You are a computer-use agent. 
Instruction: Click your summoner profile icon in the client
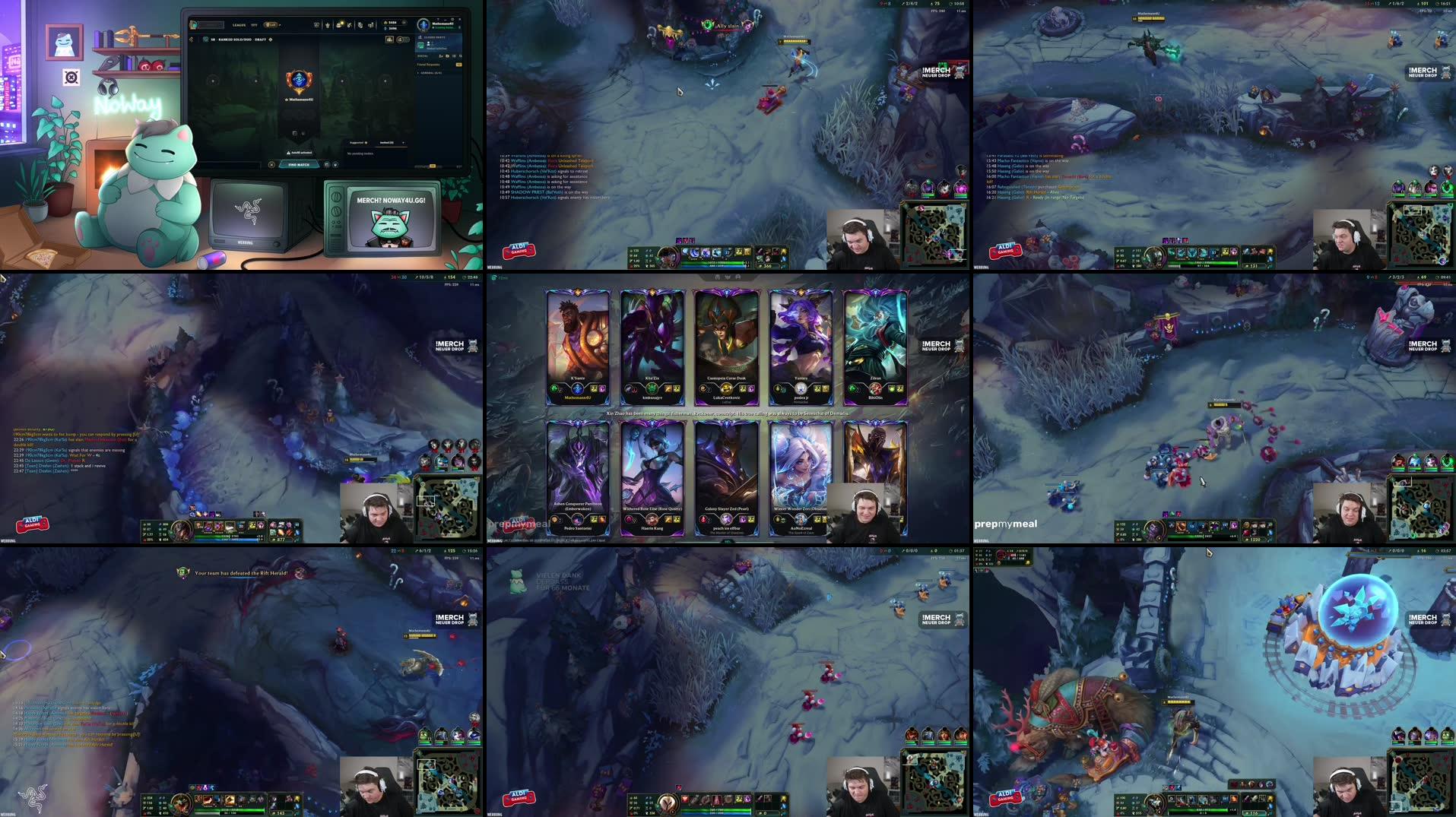coord(423,25)
